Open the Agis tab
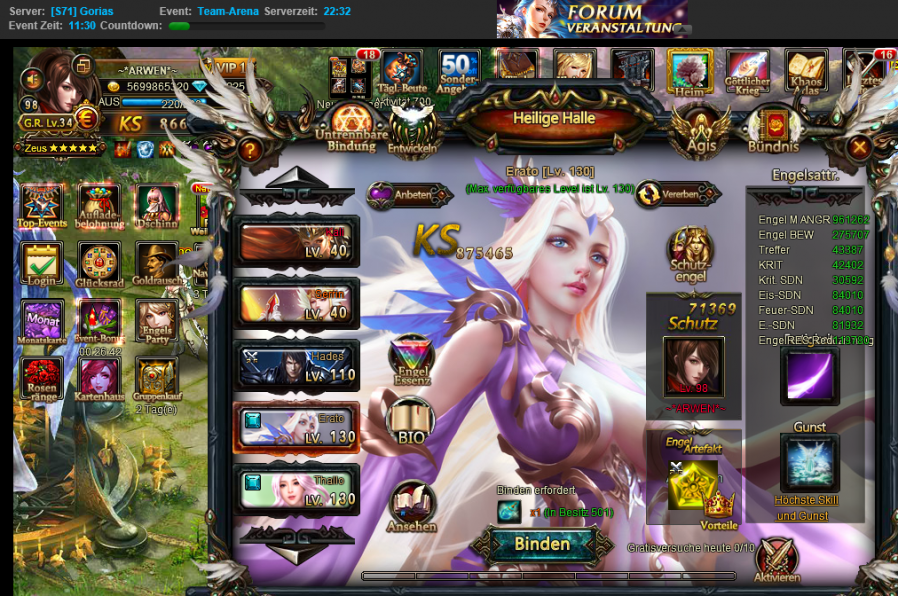898x596 pixels. click(x=700, y=130)
